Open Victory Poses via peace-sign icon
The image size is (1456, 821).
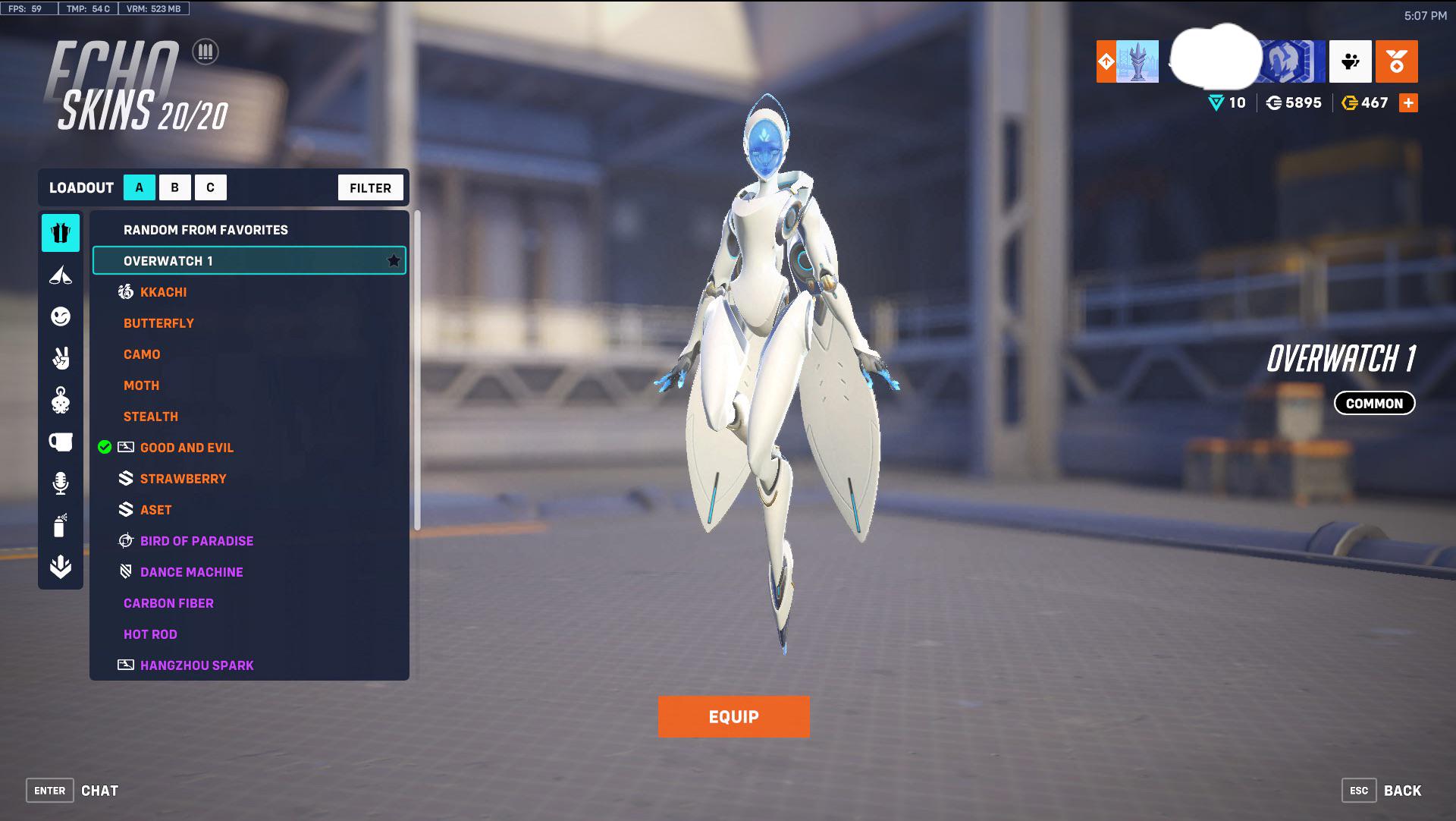point(61,358)
